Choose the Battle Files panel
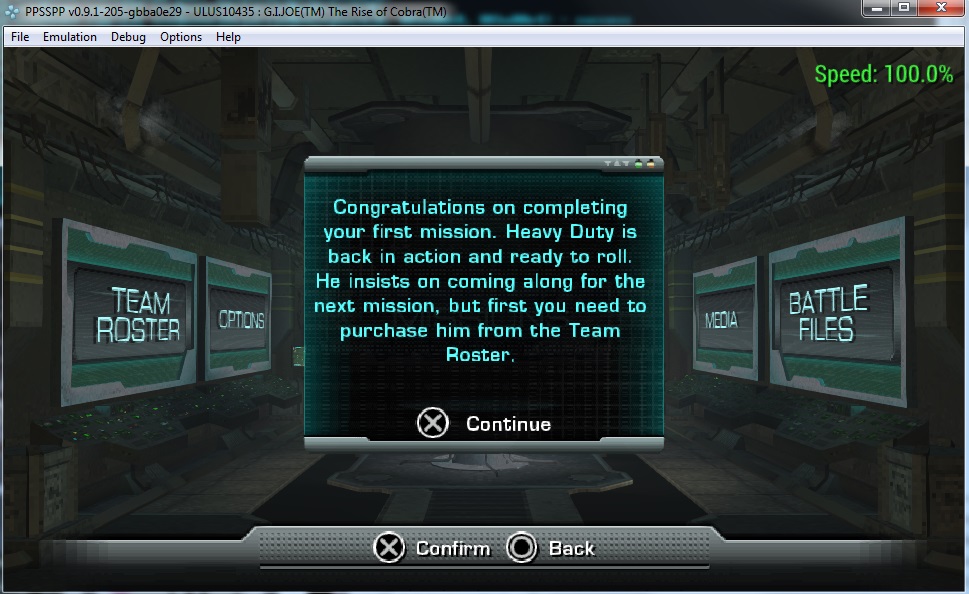969x594 pixels. tap(828, 314)
